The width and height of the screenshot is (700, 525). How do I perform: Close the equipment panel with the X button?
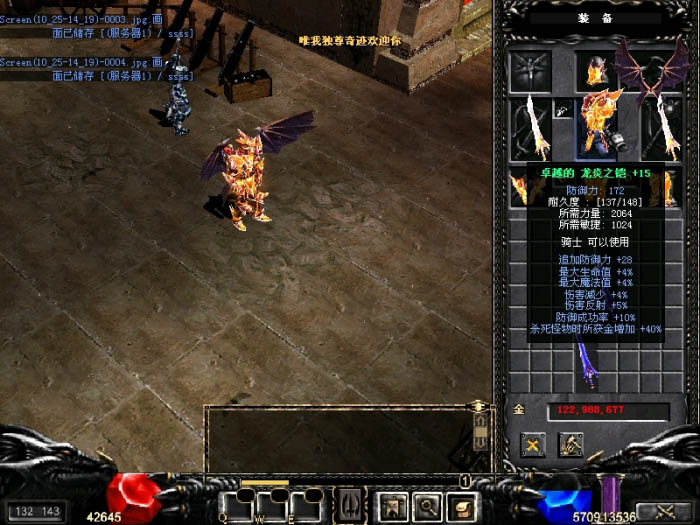(533, 445)
